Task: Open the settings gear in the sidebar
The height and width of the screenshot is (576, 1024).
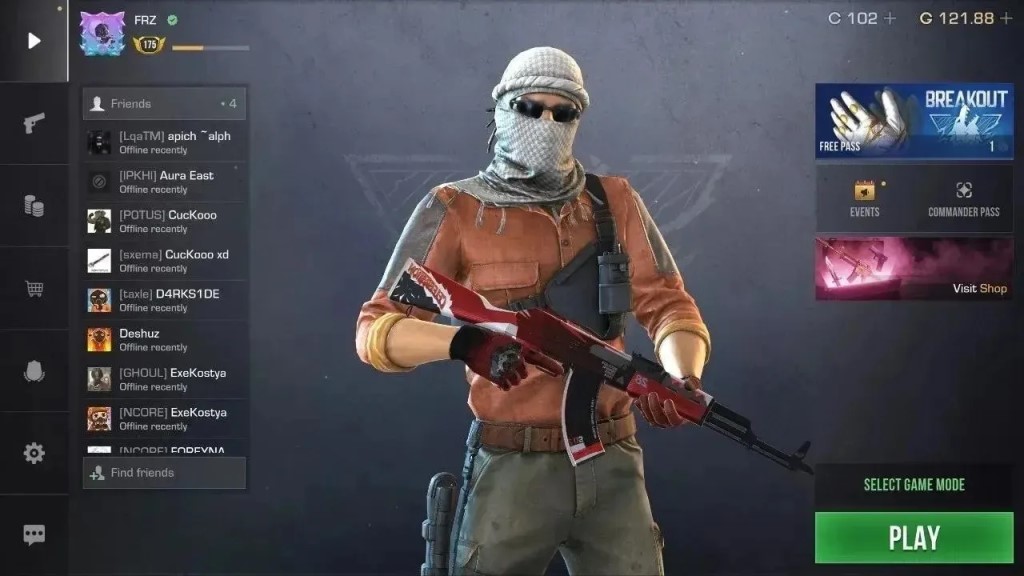Action: pyautogui.click(x=34, y=453)
